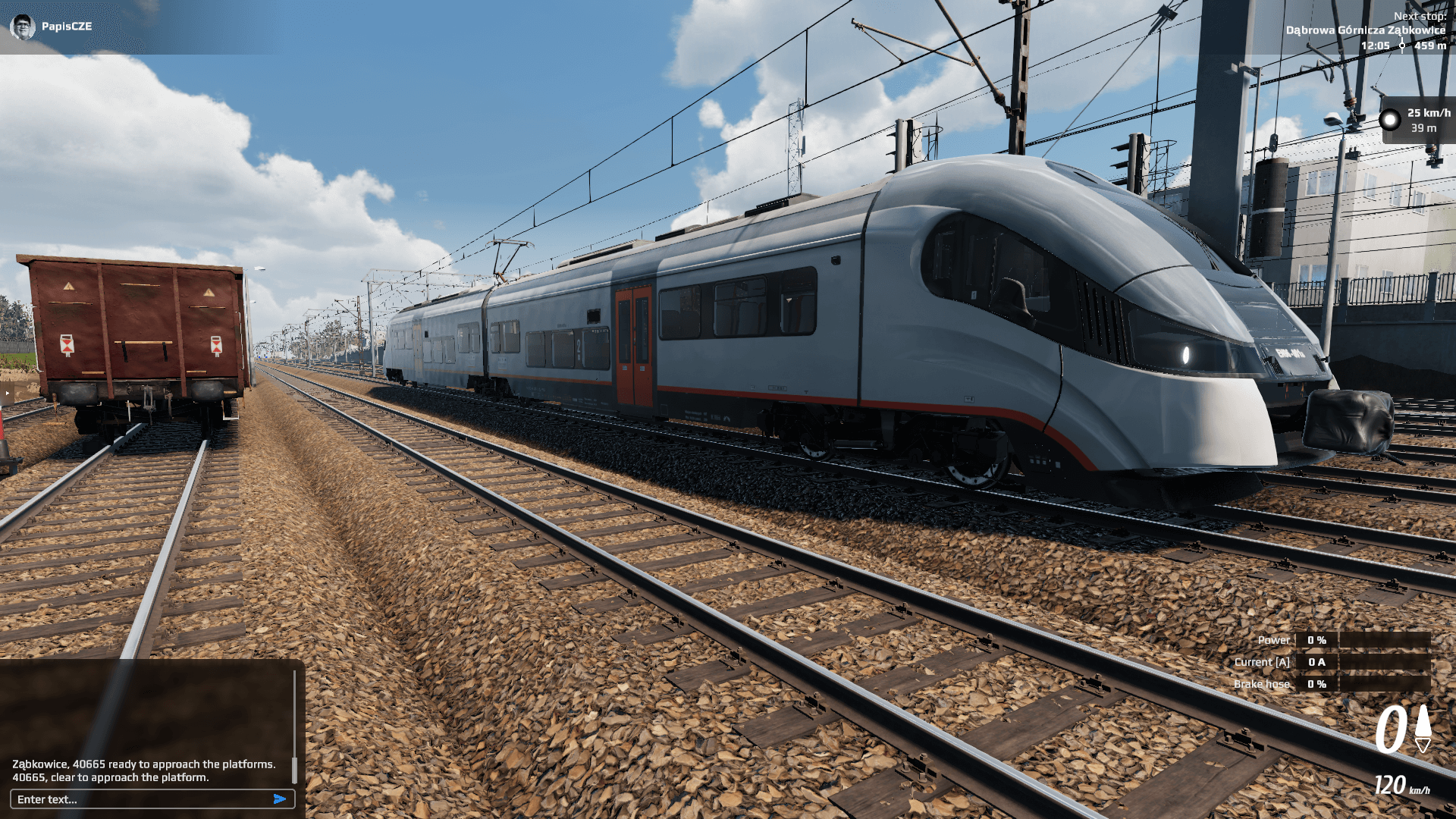
Task: Send the chat message with the arrow button
Action: coord(280,799)
